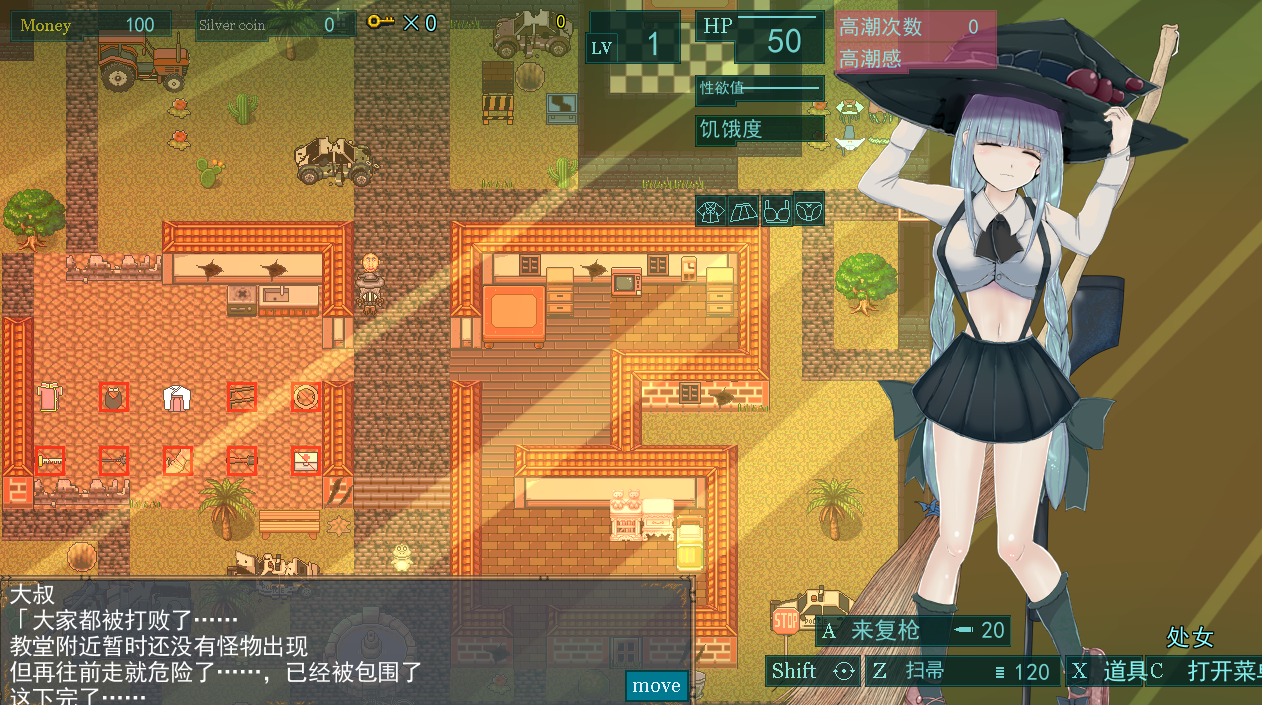Select the bra clothing icon

776,211
